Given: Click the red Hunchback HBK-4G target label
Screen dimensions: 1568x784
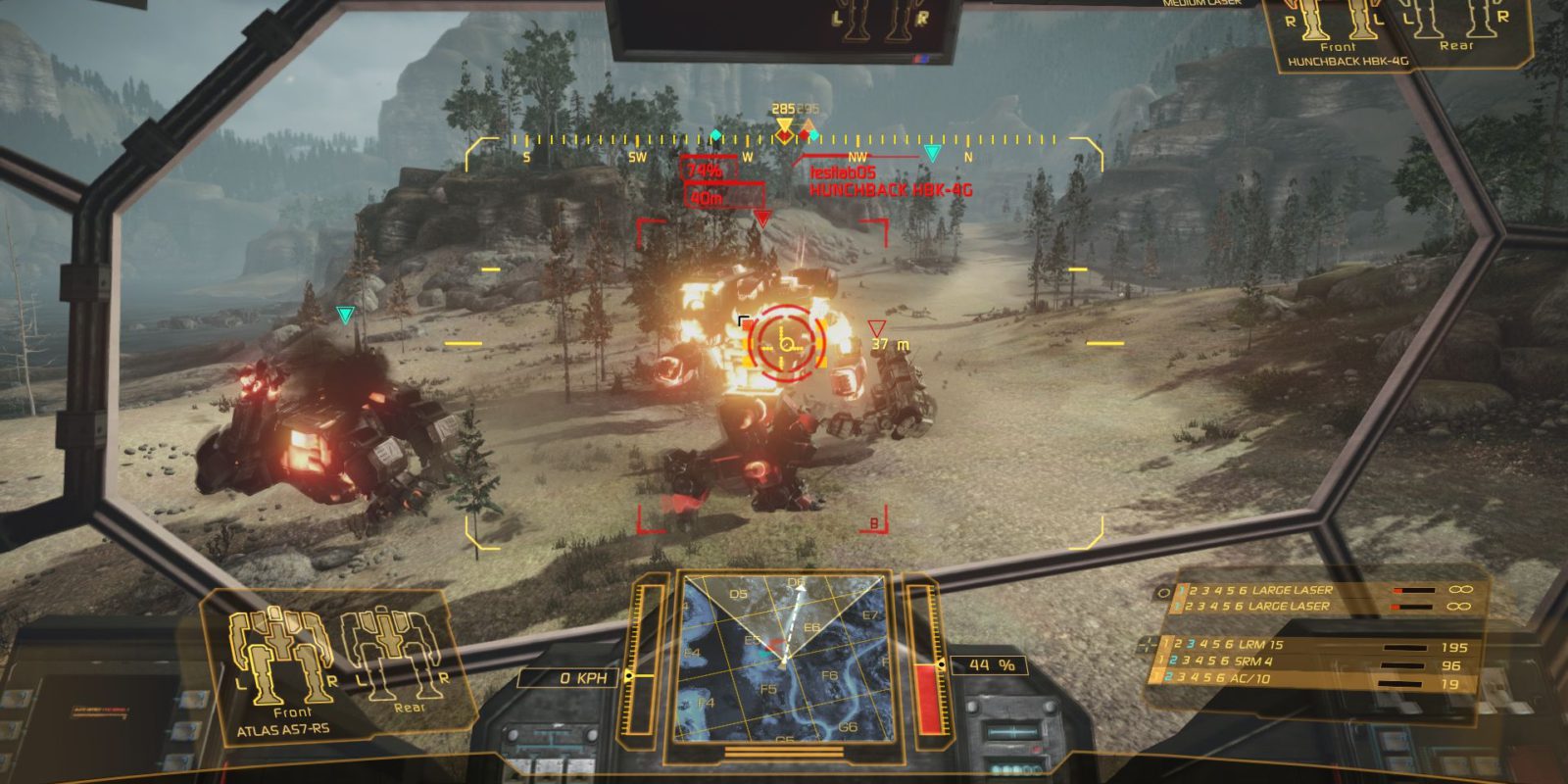Looking at the screenshot, I should pos(891,190).
